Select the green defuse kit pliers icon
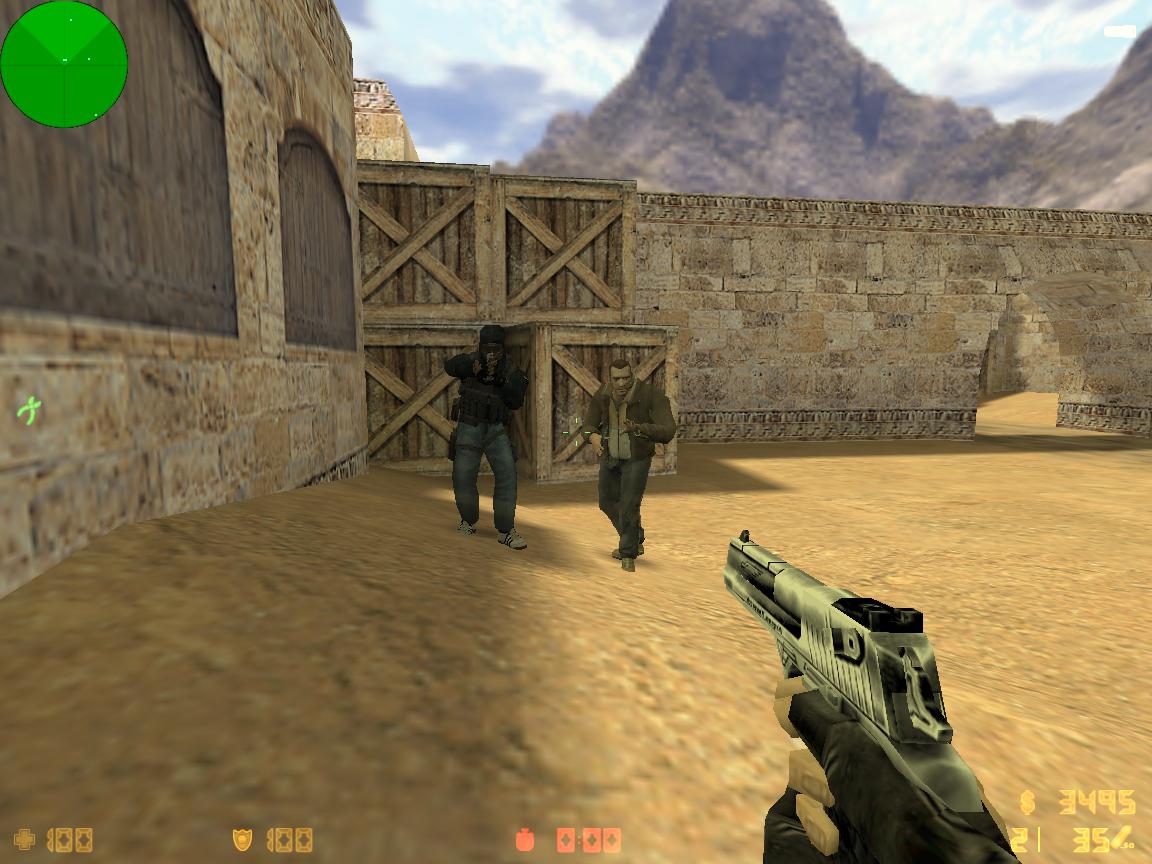Viewport: 1152px width, 864px height. 29,409
